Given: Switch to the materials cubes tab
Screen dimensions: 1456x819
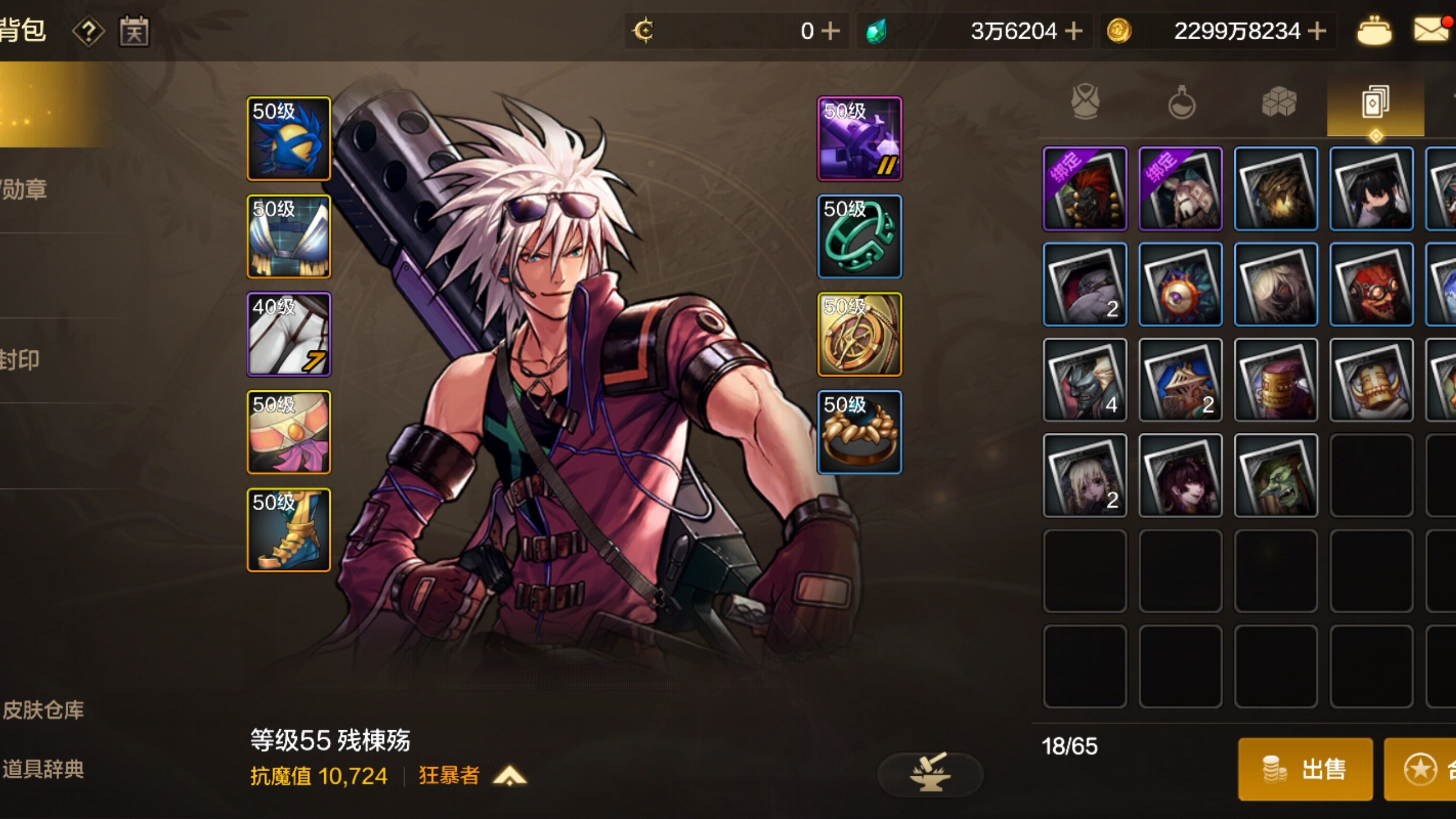Looking at the screenshot, I should coord(1279,102).
